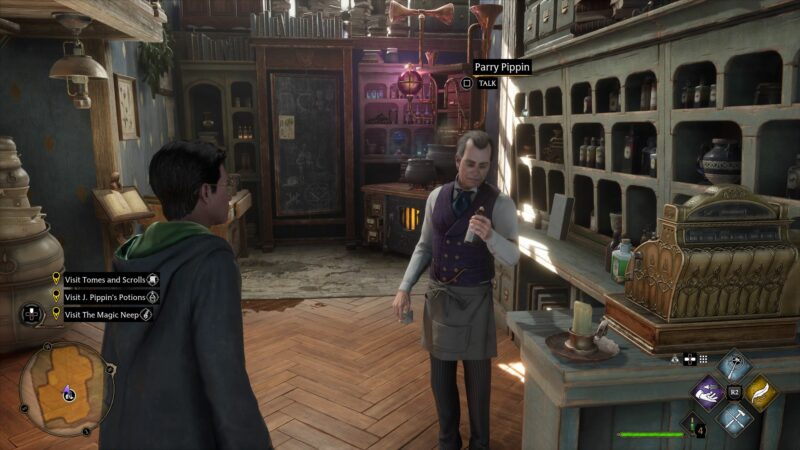The image size is (800, 450).
Task: Select the Visit The Magic Neep objective
Action: [100, 313]
